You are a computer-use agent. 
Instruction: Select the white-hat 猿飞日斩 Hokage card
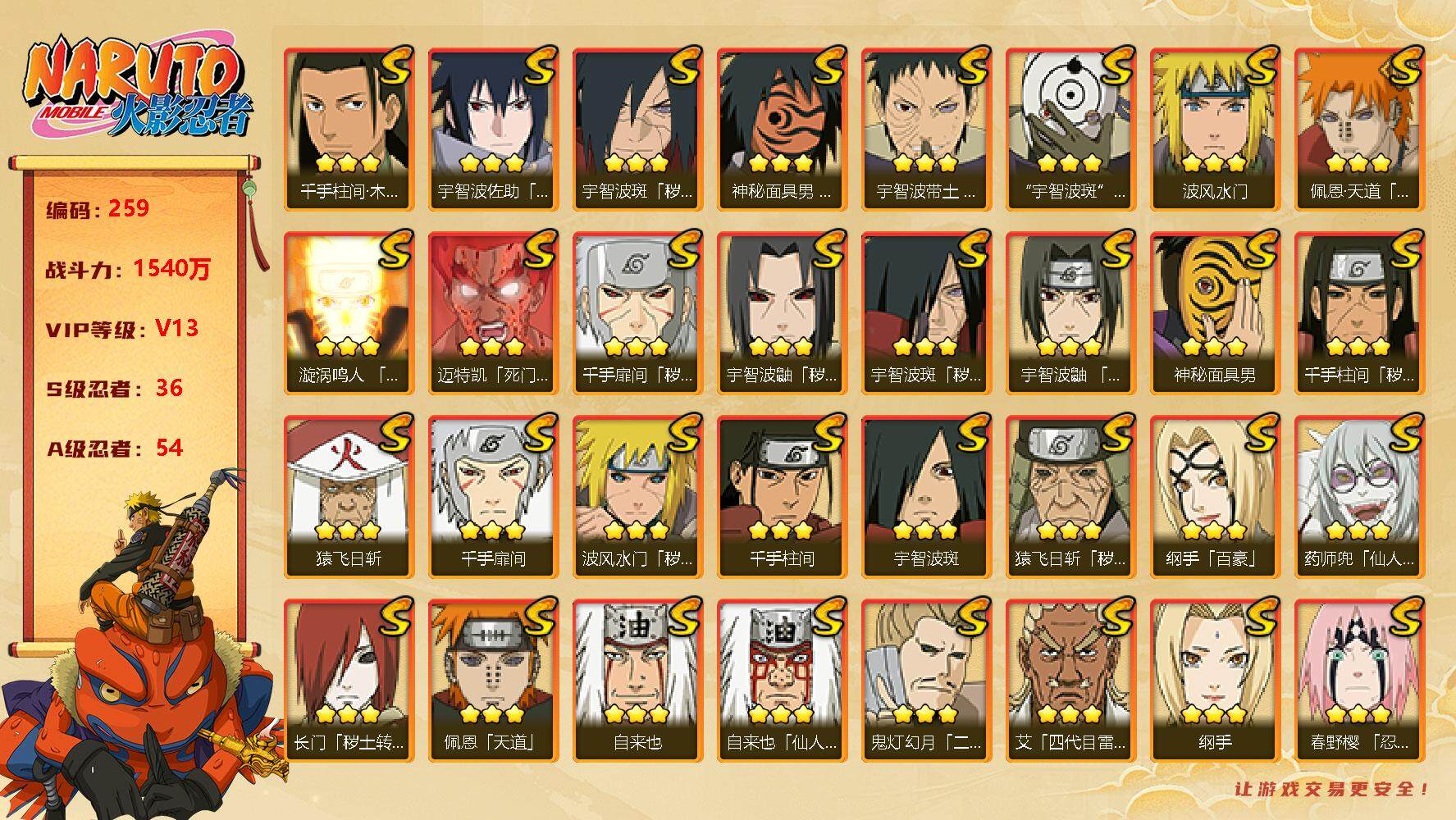pyautogui.click(x=348, y=496)
